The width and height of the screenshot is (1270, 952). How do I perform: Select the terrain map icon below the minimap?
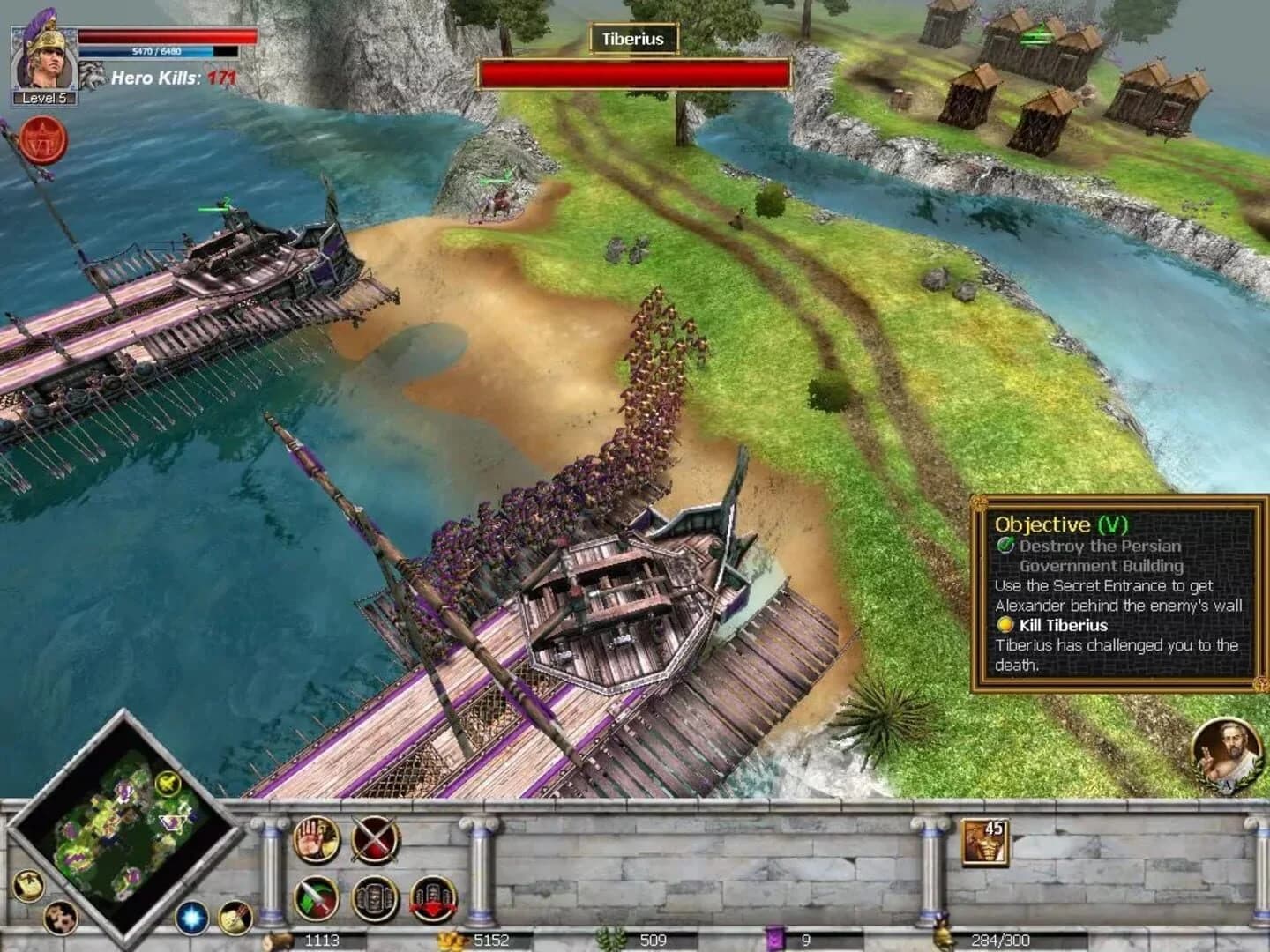pos(60,918)
